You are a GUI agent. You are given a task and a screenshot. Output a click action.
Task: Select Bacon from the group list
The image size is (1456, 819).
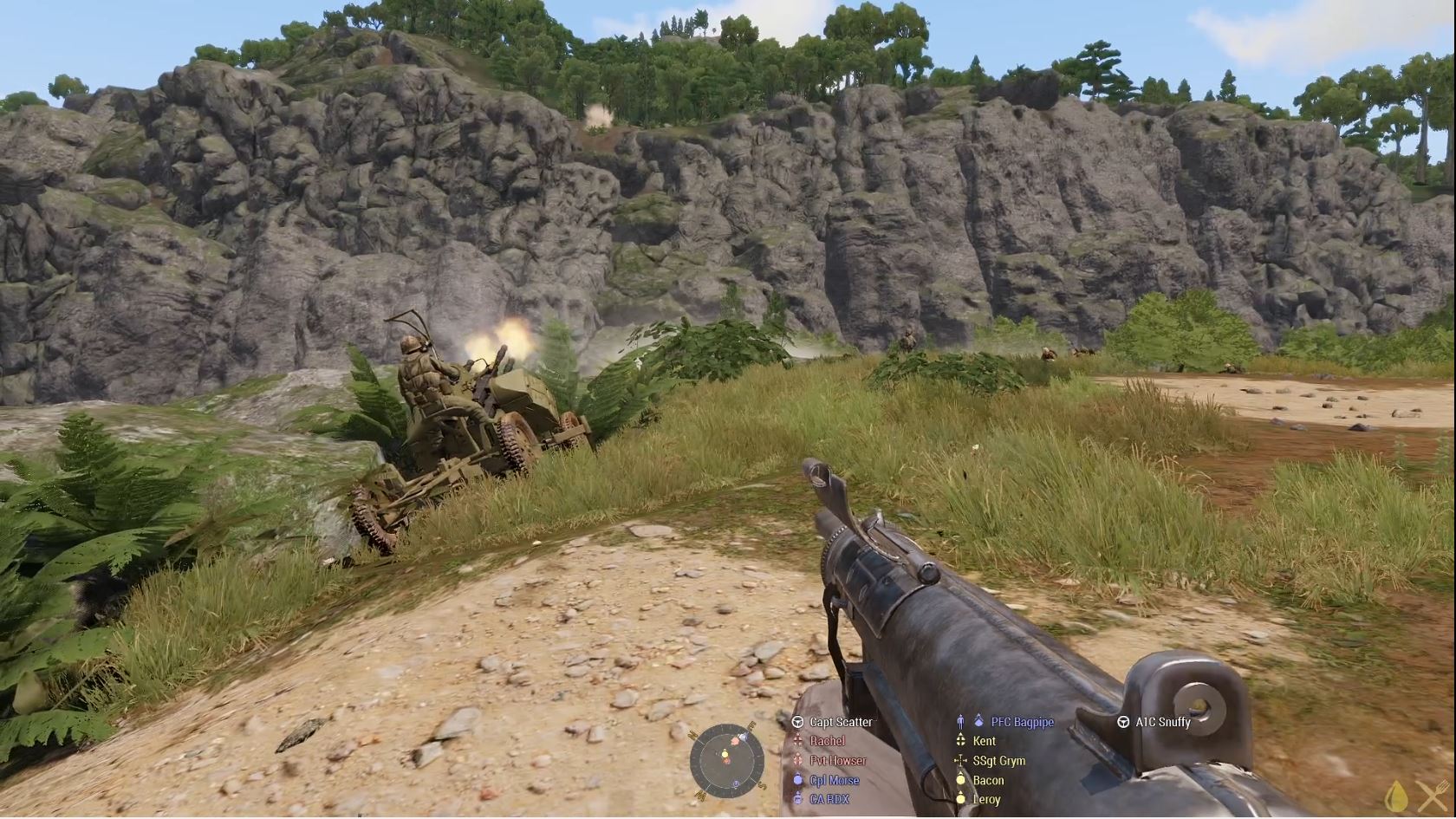coord(988,780)
